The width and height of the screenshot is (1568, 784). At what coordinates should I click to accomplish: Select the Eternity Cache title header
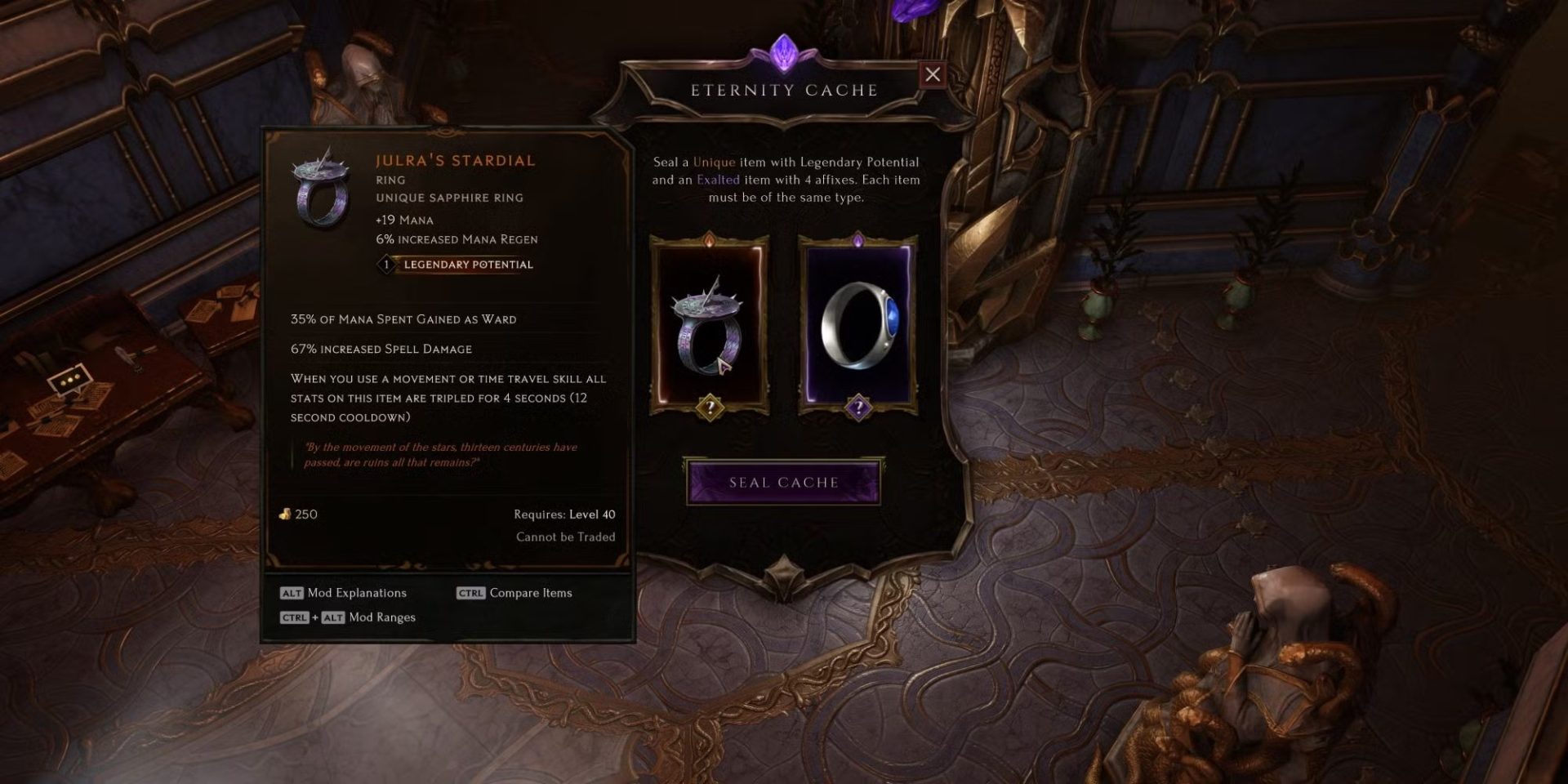coord(783,89)
